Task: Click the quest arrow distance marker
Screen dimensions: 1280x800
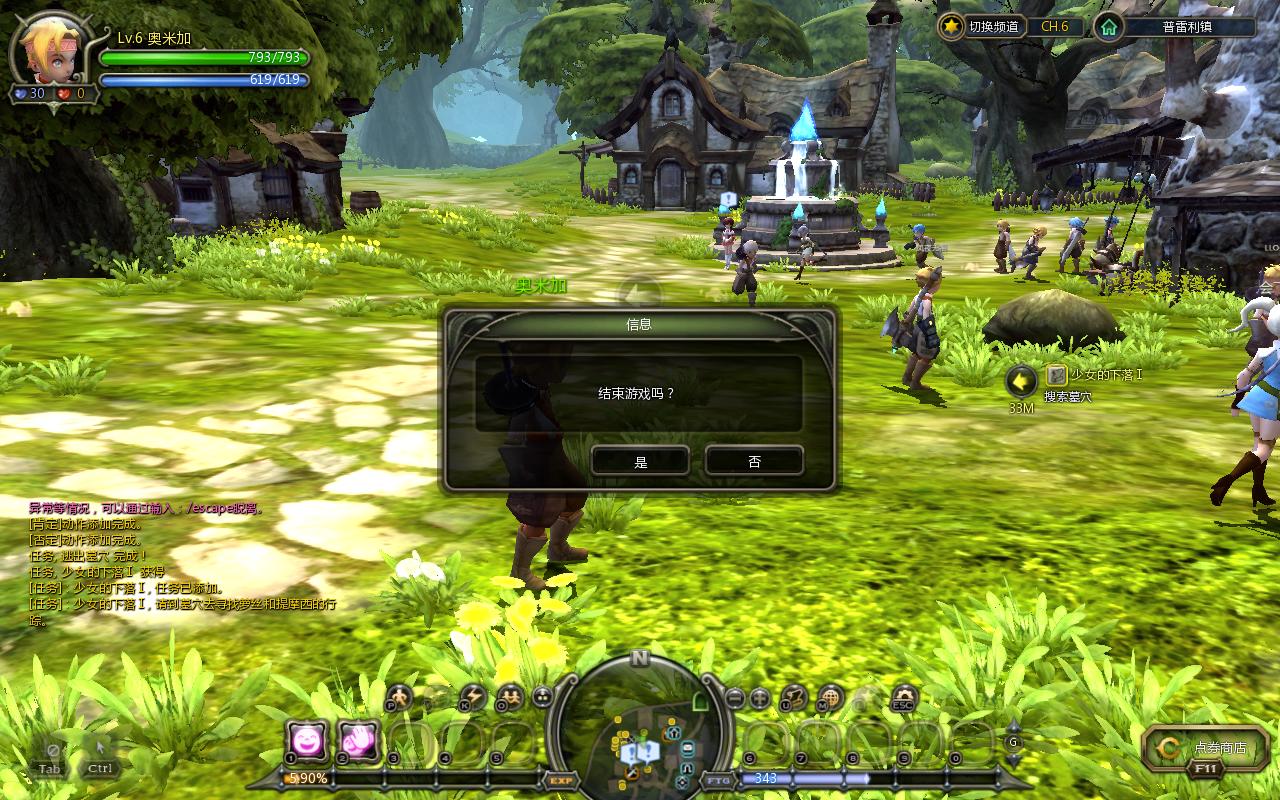Action: pyautogui.click(x=1021, y=381)
